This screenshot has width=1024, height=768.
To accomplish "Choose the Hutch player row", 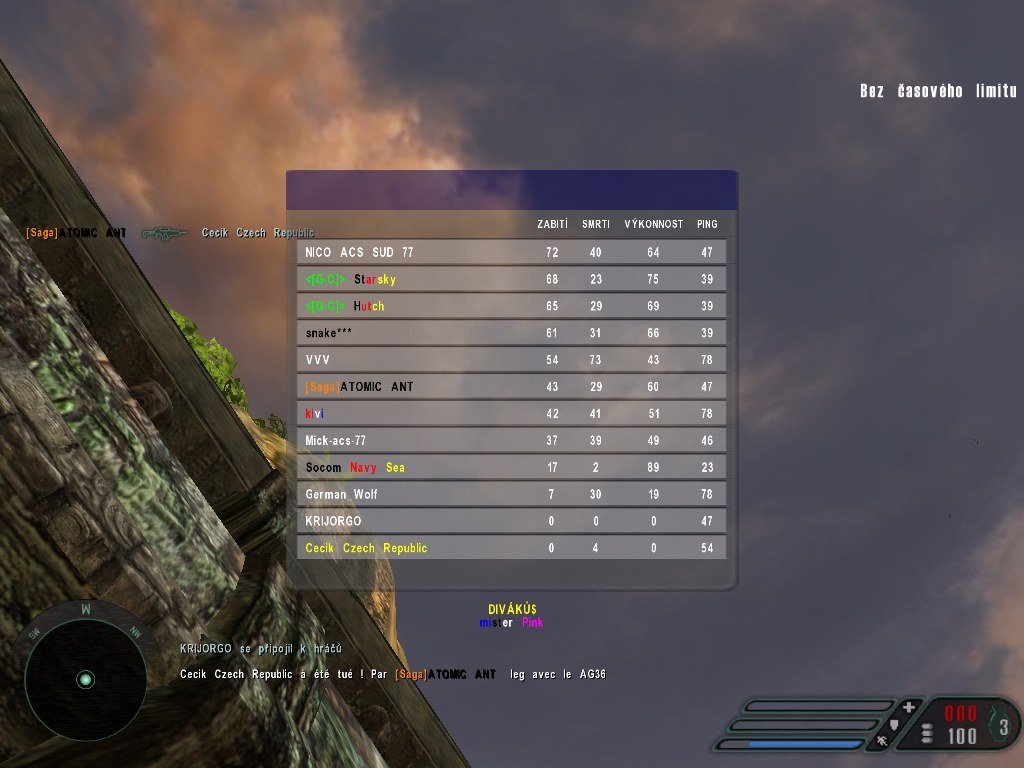I will (512, 306).
